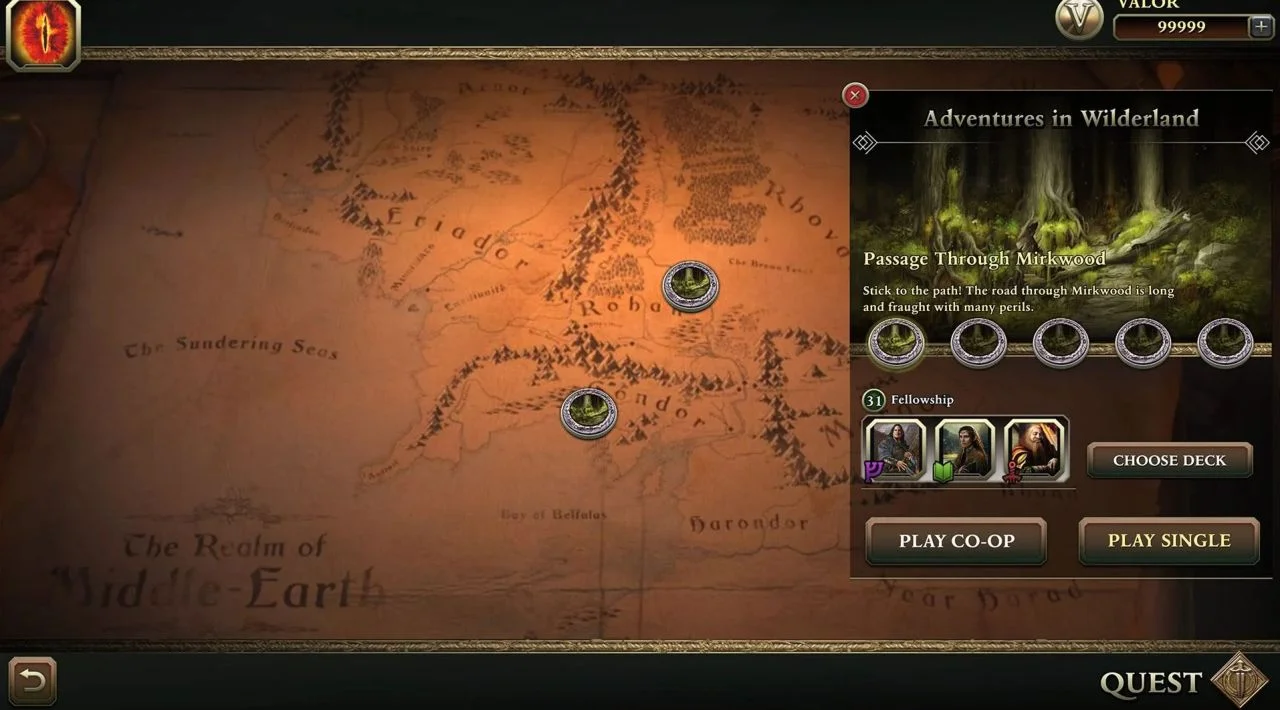Select the highlighted first Mirkwood quest node
Image resolution: width=1280 pixels, height=710 pixels.
coord(896,342)
